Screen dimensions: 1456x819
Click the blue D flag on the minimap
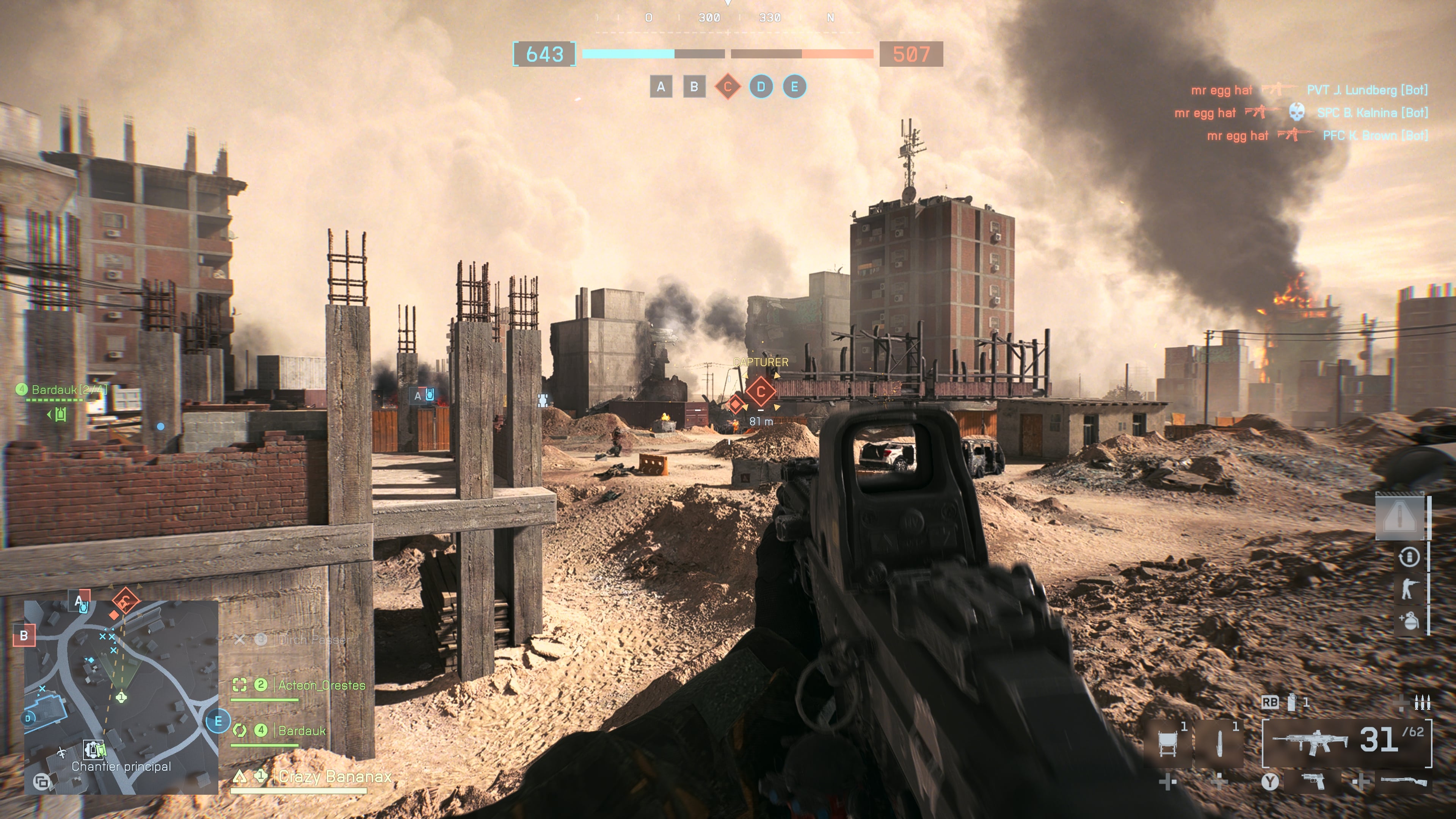point(28,719)
